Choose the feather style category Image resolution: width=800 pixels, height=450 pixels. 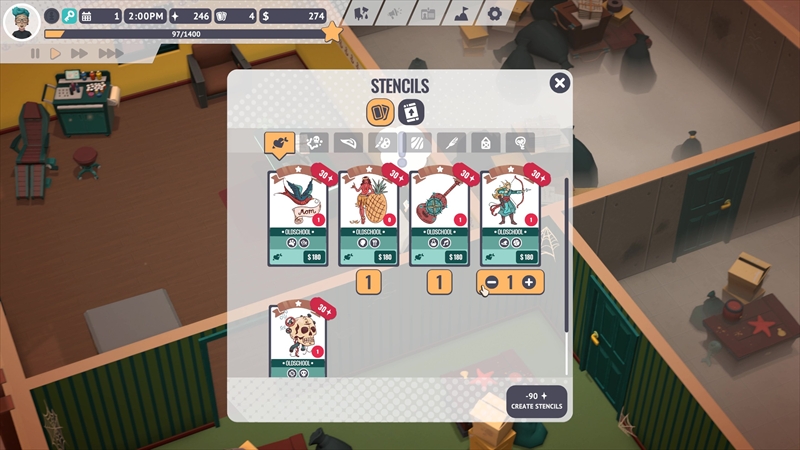click(x=450, y=144)
